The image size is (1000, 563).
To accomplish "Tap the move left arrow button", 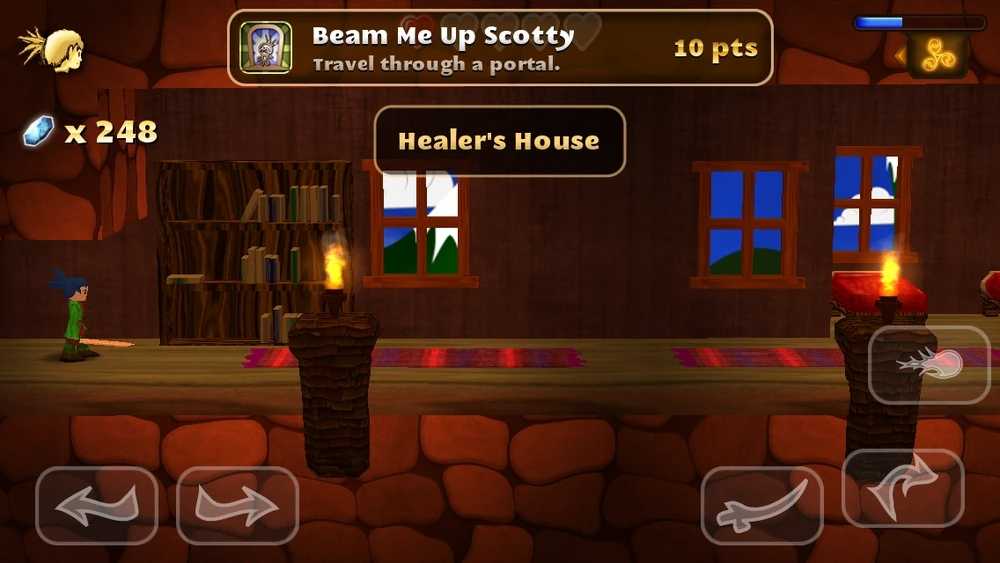I will (x=96, y=505).
